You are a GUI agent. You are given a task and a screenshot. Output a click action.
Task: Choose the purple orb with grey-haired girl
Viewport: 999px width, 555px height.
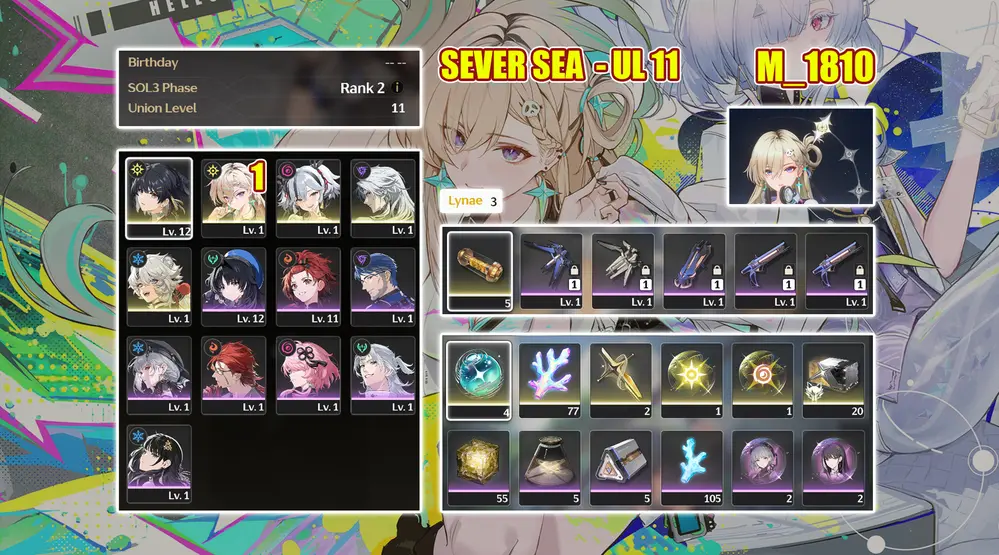763,465
